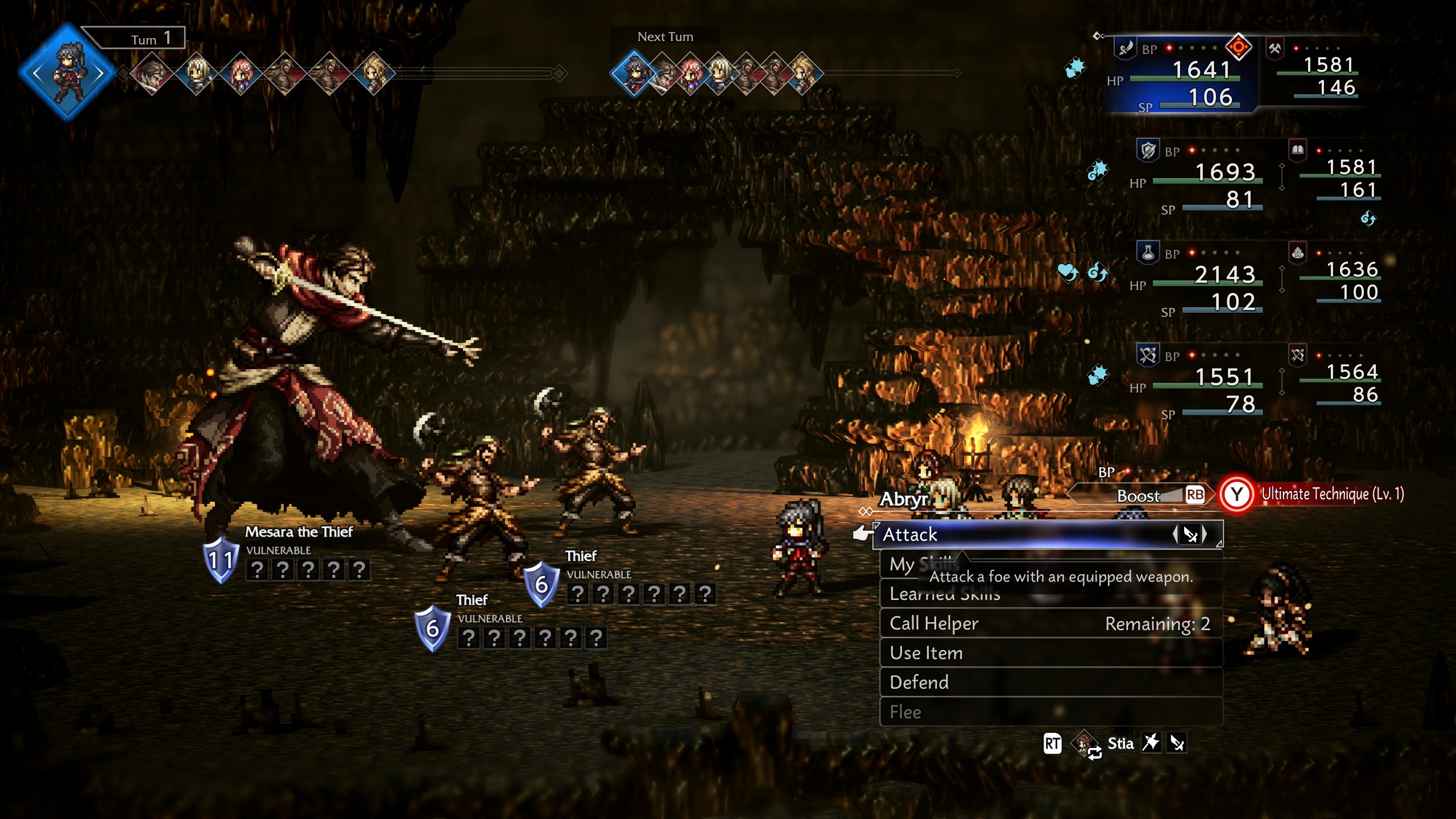Switch to partner character Stia
1456x819 pixels.
tap(1119, 743)
